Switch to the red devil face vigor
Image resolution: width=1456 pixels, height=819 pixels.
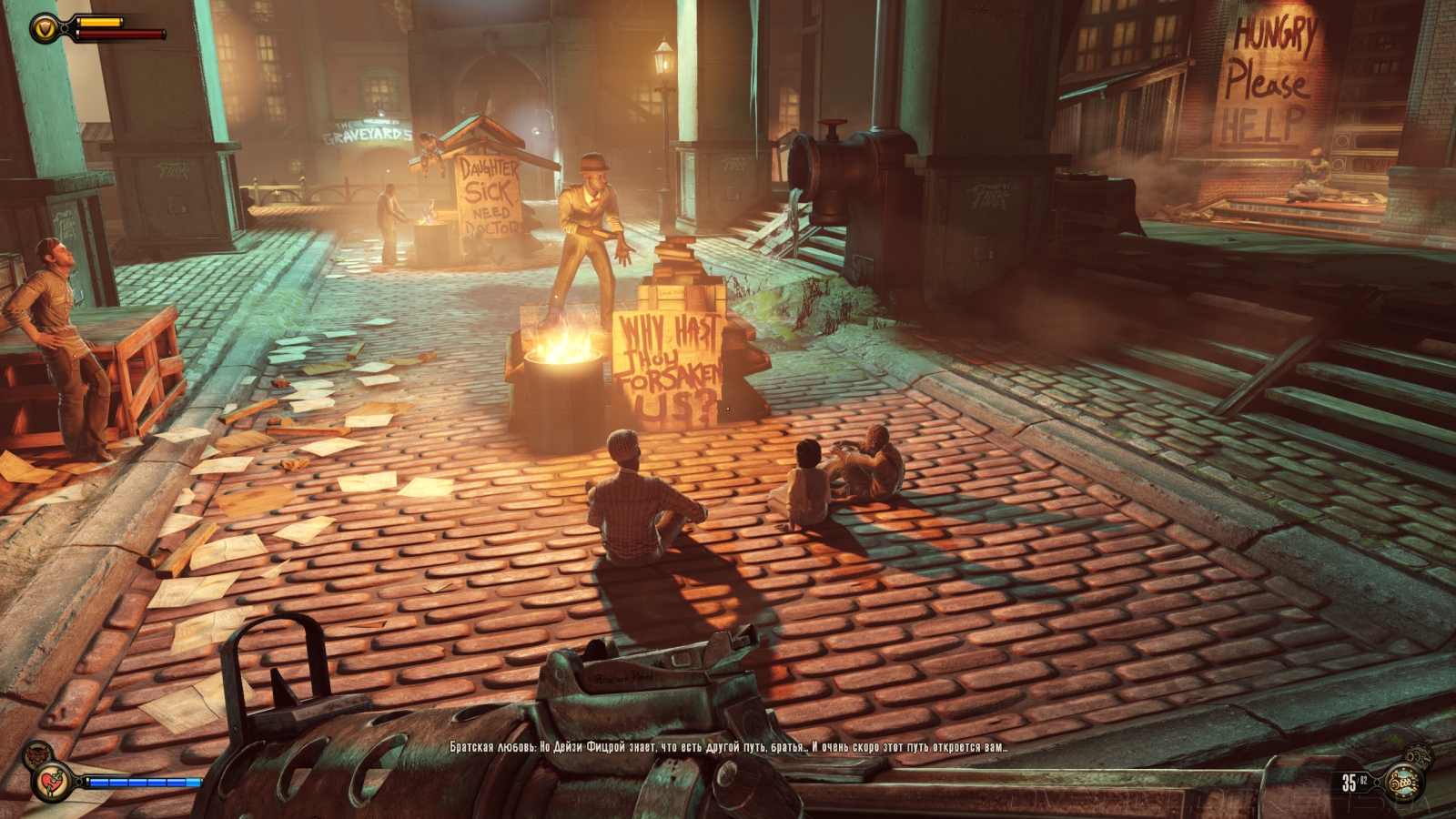tap(35, 754)
